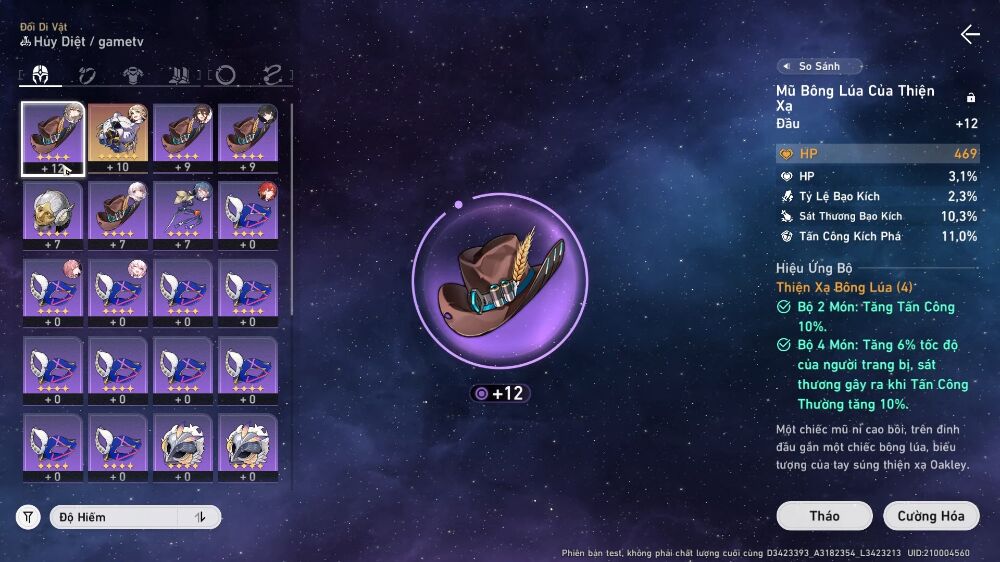Unequip the relic with the Tháo button
Screen dimensions: 1000x562
824,516
